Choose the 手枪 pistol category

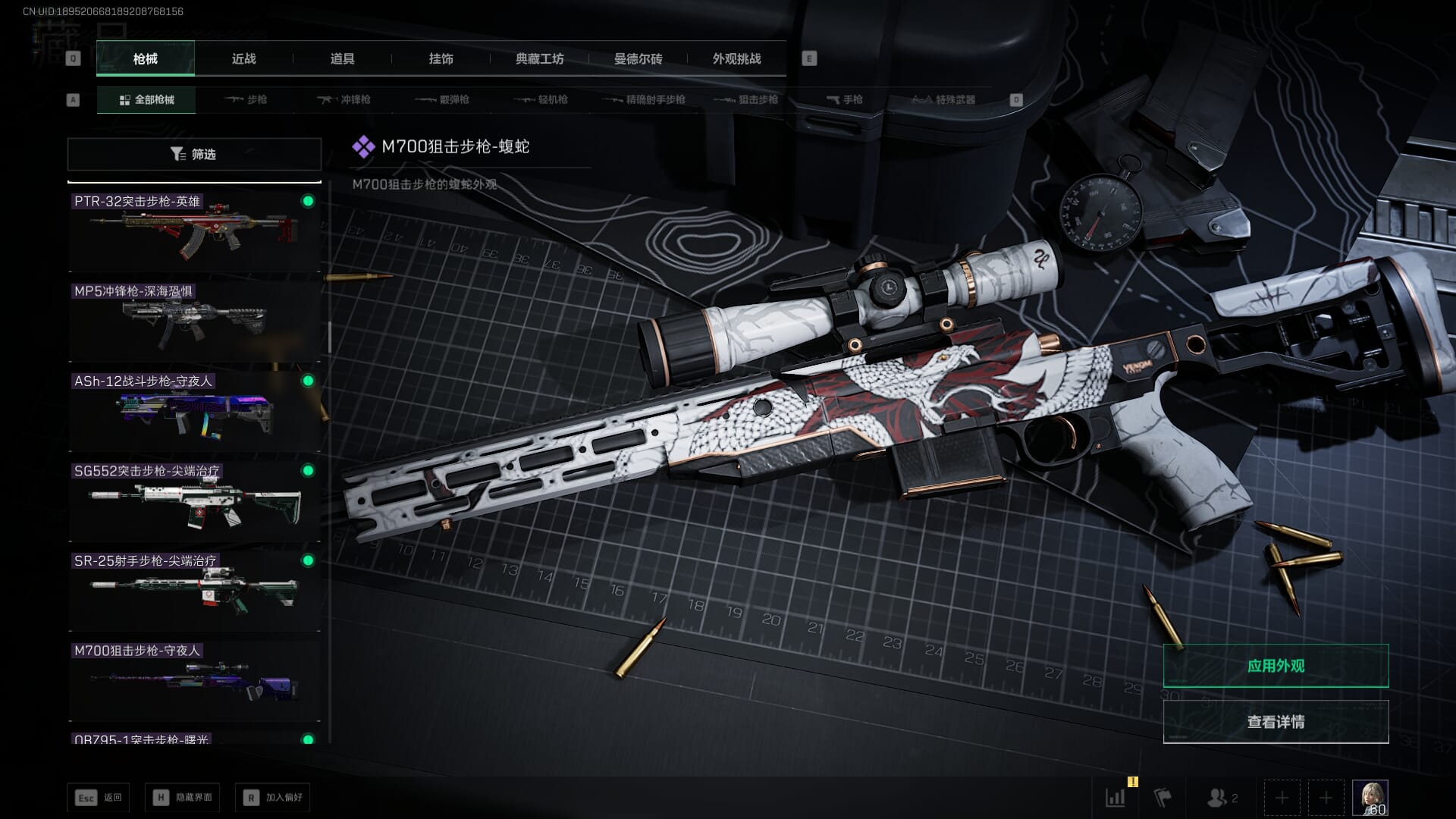click(x=845, y=99)
